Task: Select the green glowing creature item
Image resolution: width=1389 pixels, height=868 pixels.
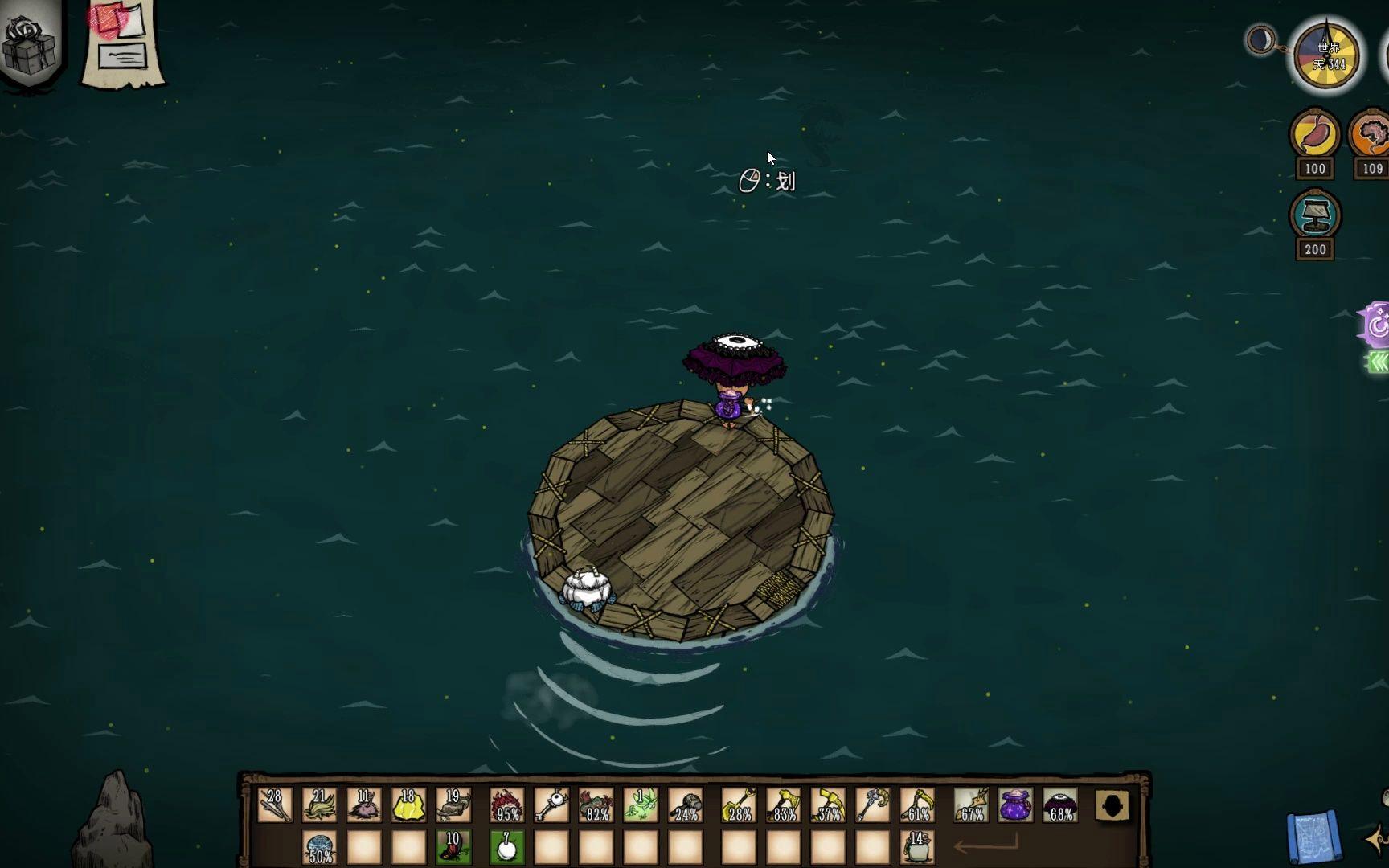Action: (641, 805)
